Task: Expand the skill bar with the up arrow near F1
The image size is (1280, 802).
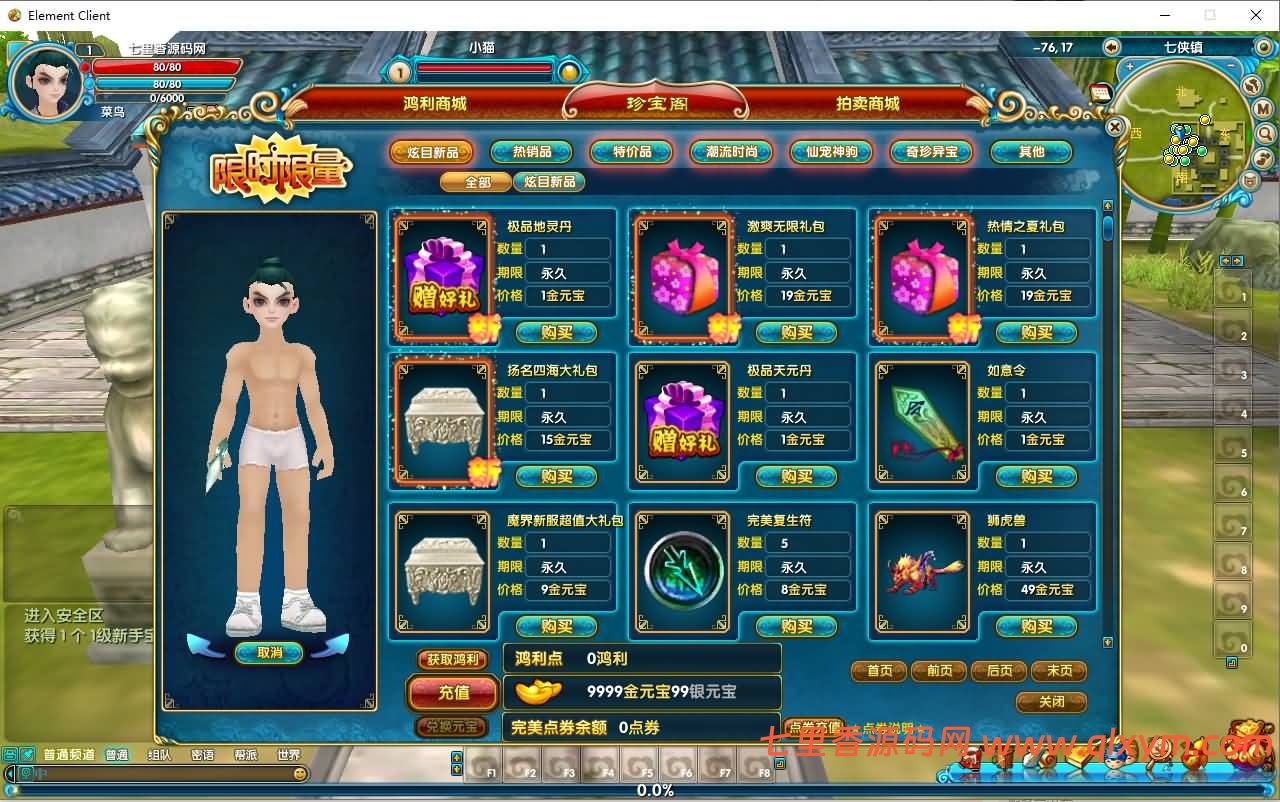Action: click(456, 758)
